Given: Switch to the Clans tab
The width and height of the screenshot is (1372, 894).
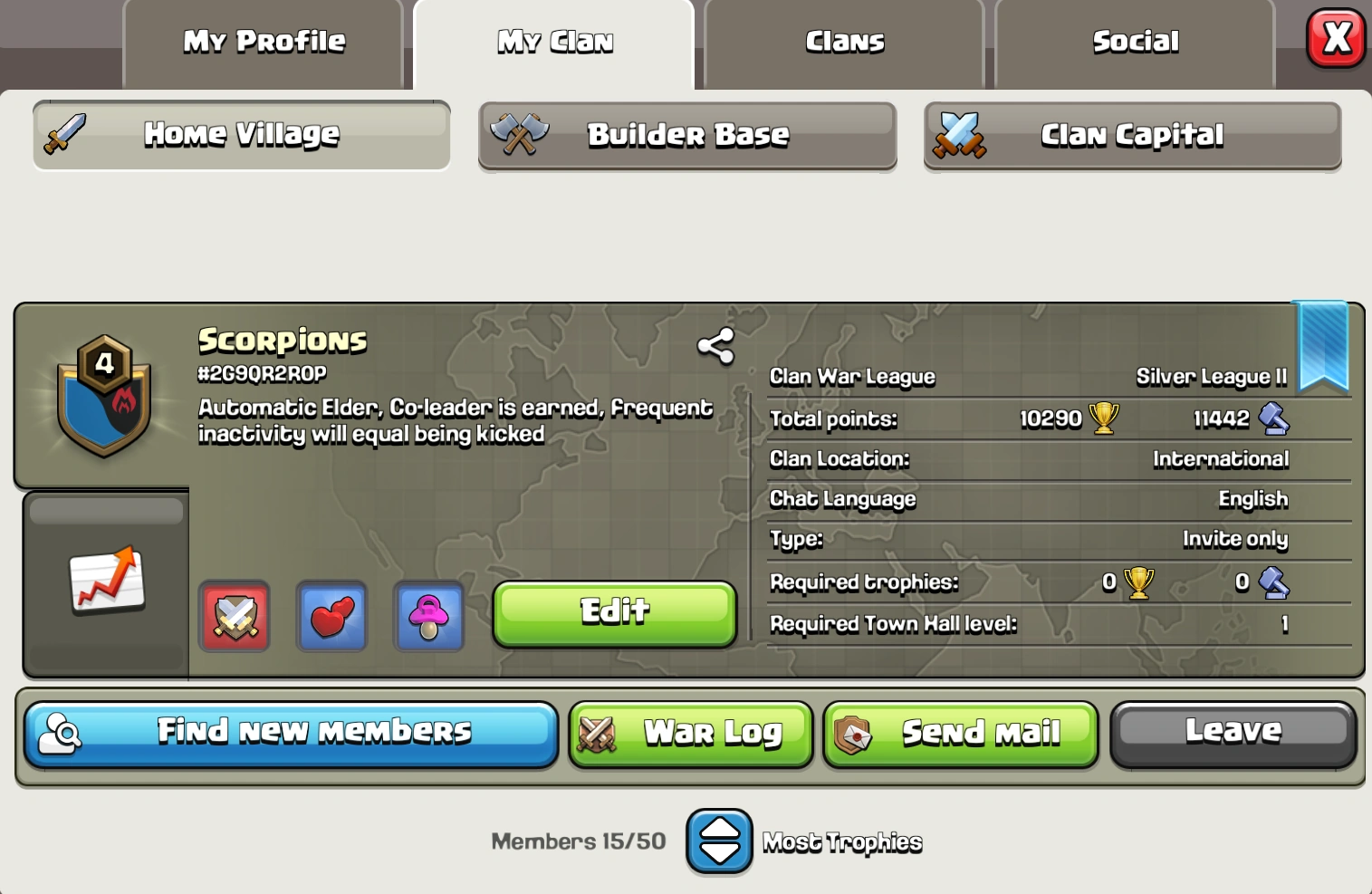Looking at the screenshot, I should coord(843,41).
